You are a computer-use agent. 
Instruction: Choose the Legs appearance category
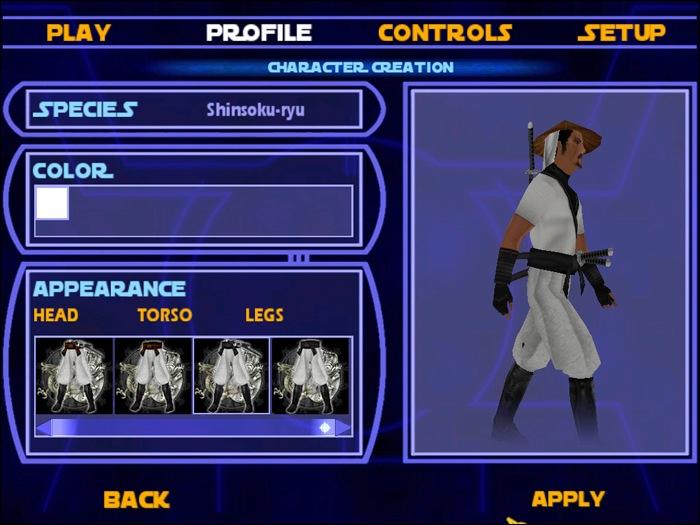(x=264, y=315)
